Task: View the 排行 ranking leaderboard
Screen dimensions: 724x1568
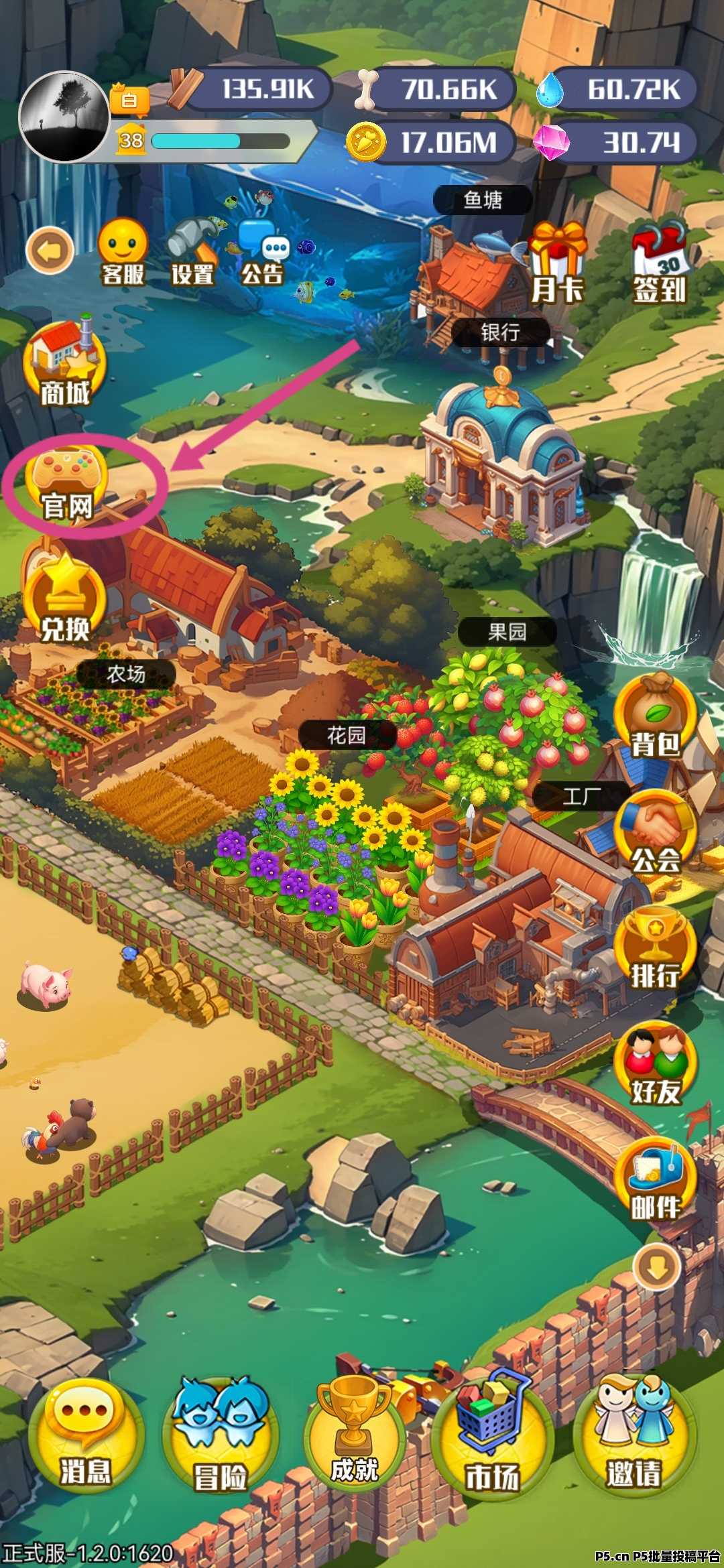Action: coord(655,950)
